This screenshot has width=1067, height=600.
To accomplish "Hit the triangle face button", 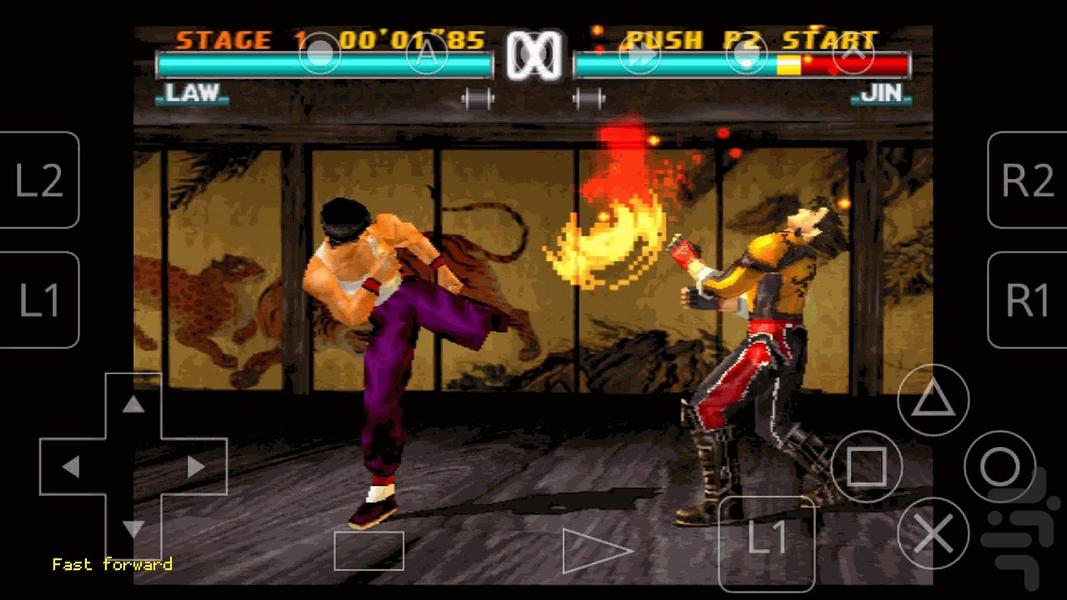I will pos(933,401).
